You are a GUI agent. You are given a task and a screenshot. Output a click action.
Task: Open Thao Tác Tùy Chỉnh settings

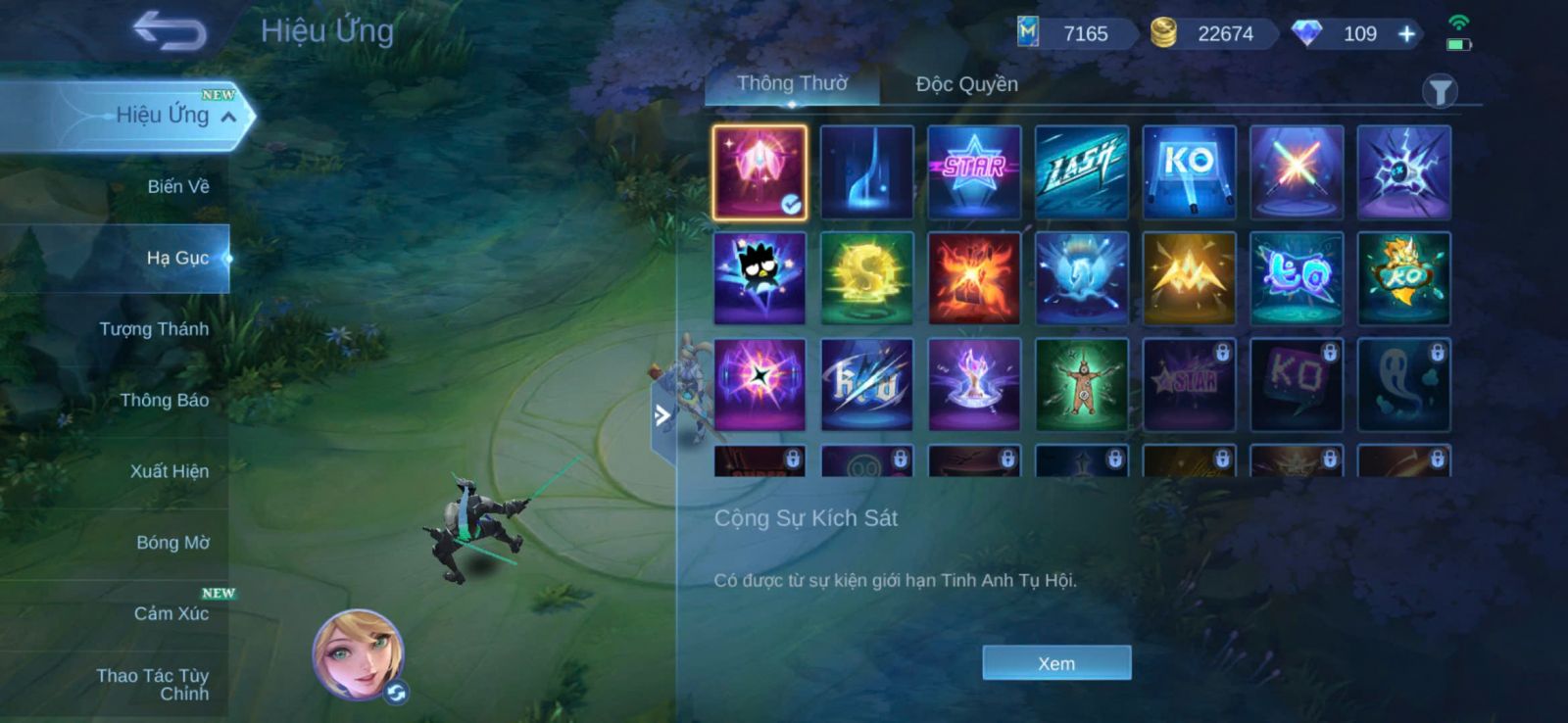pos(154,684)
